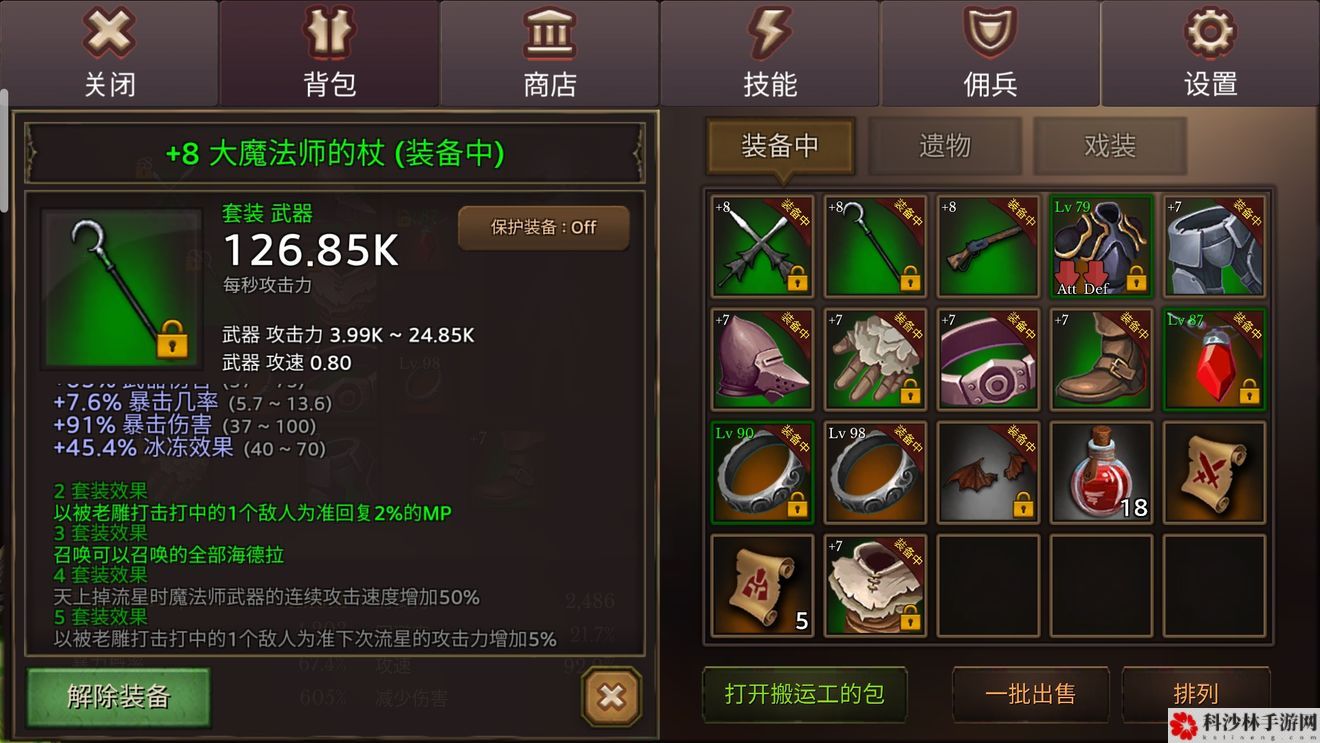Switch to the 戏装 tab
This screenshot has width=1320, height=743.
click(1110, 146)
